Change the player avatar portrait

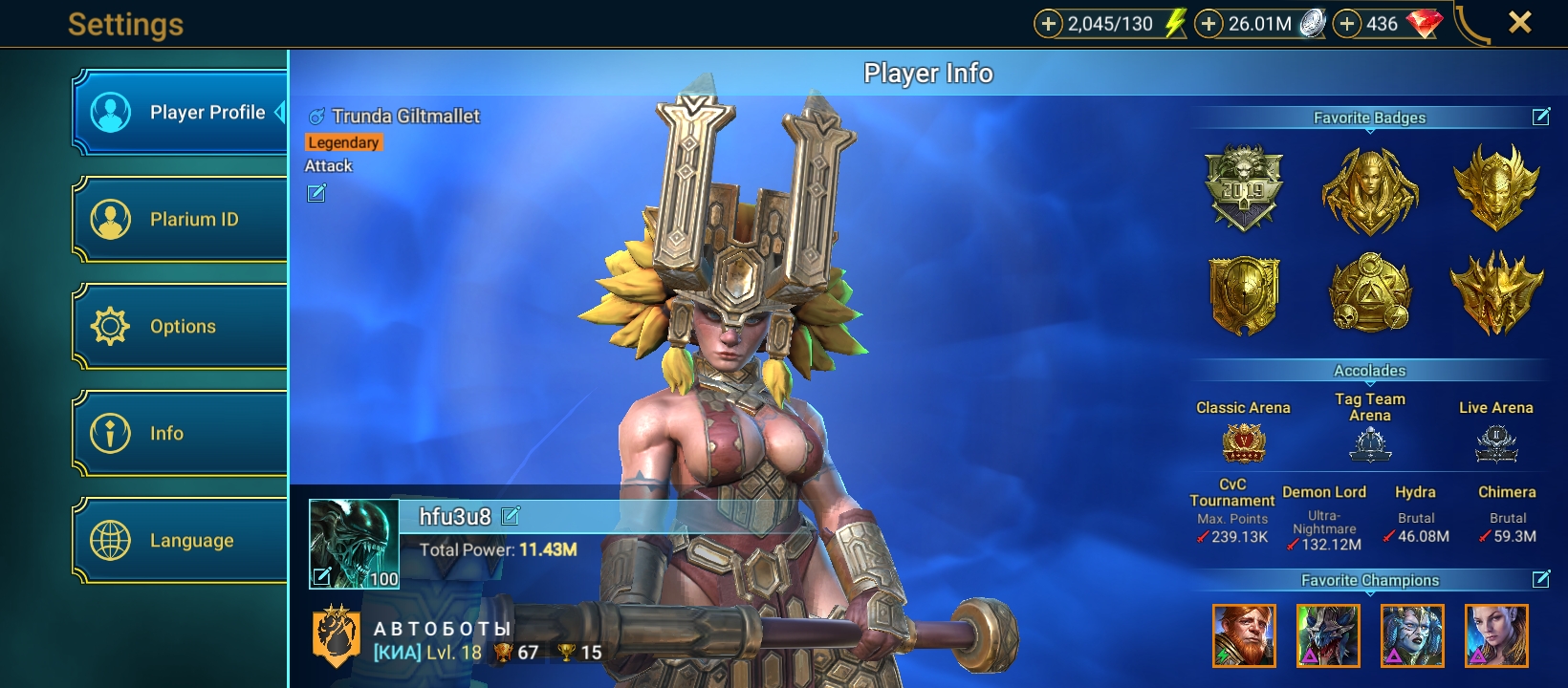point(354,543)
